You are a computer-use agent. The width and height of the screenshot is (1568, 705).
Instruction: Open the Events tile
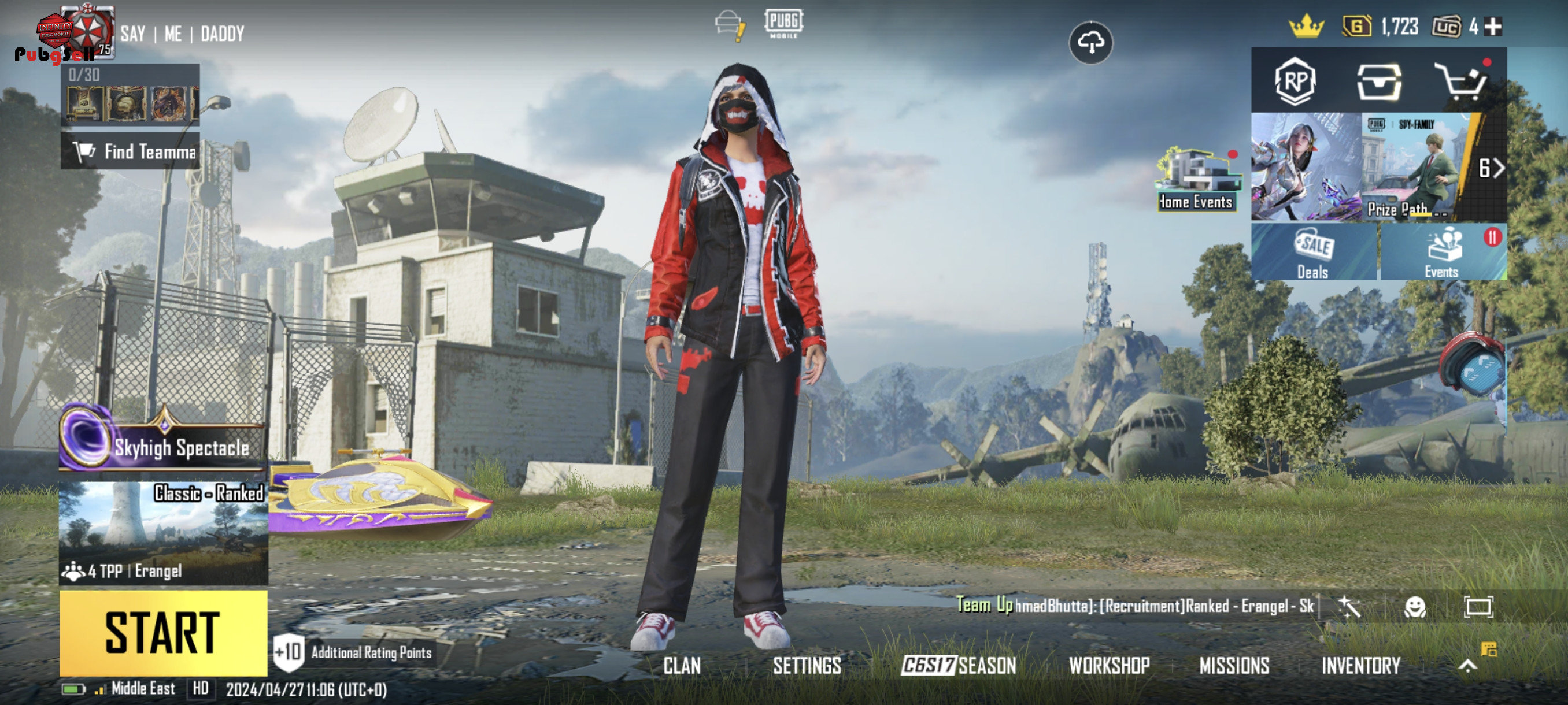click(x=1443, y=253)
